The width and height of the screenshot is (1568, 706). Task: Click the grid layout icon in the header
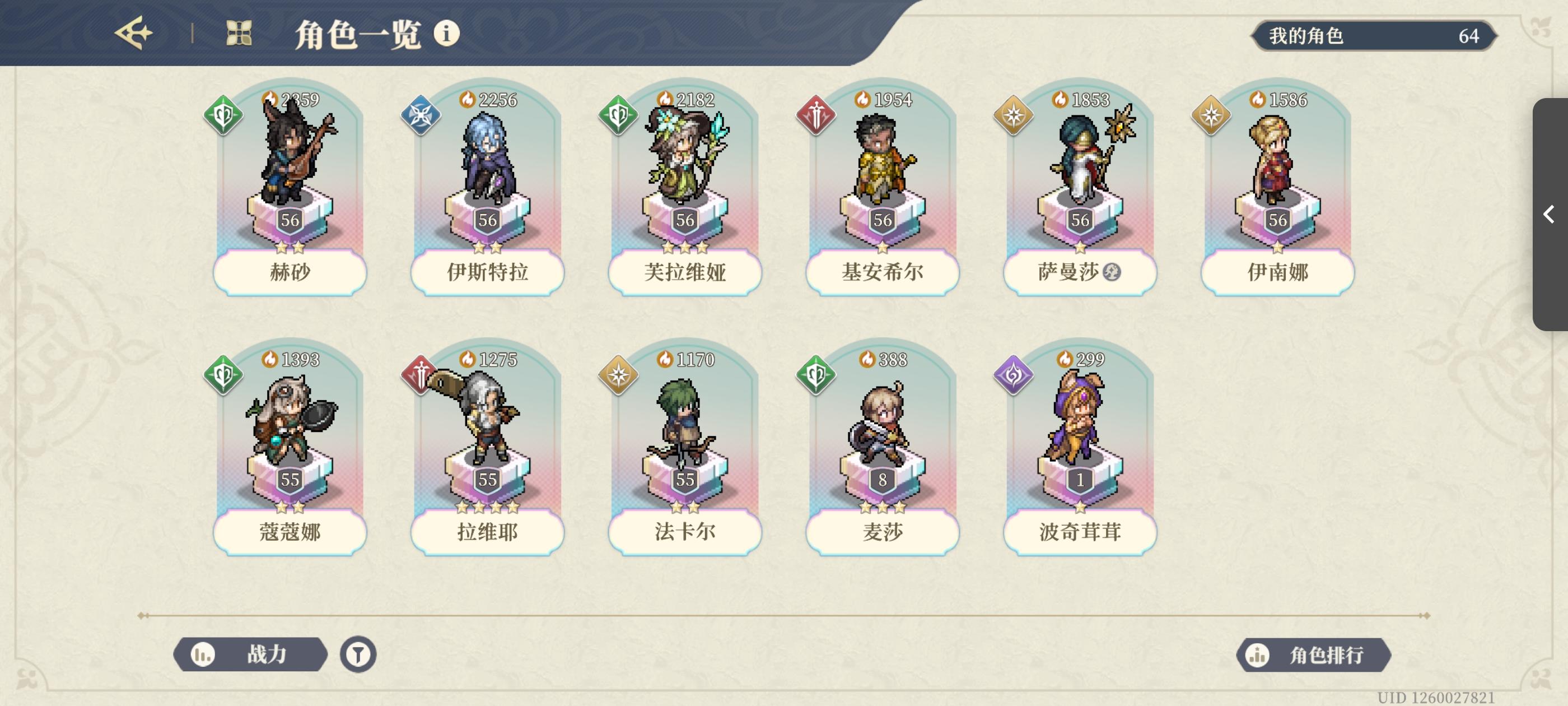pos(239,35)
